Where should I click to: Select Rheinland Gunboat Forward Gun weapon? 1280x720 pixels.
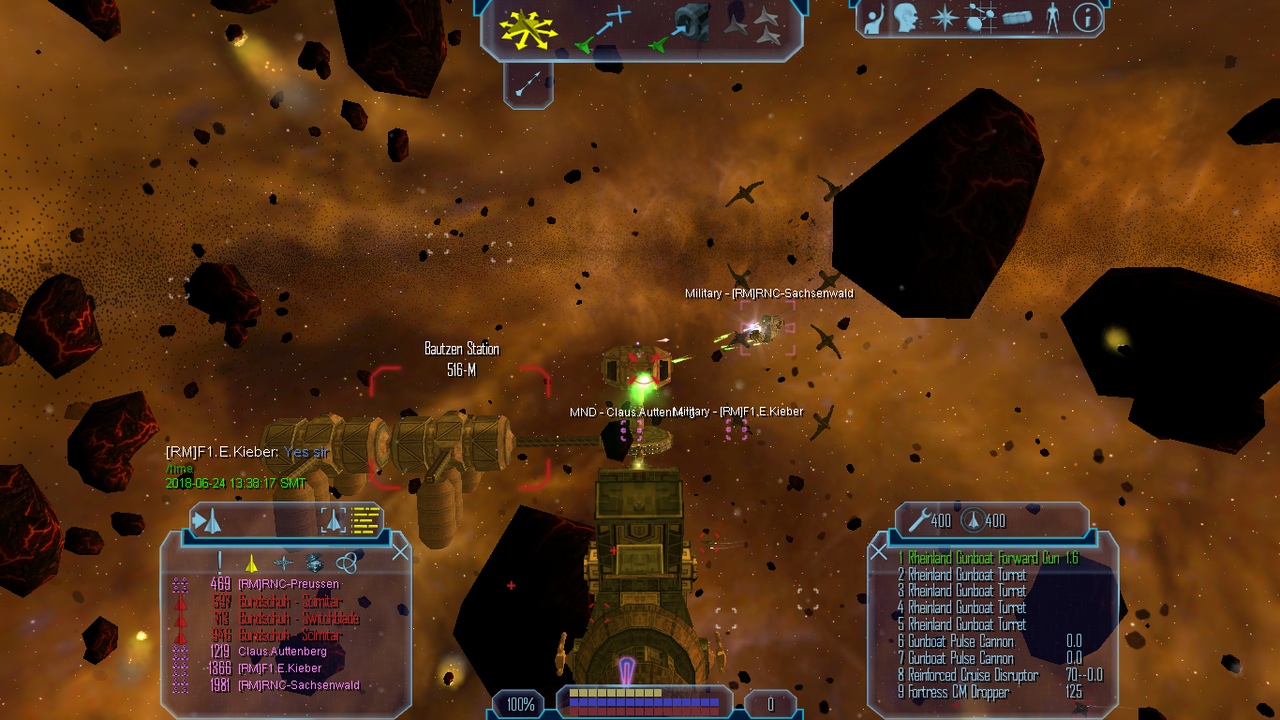[987, 558]
